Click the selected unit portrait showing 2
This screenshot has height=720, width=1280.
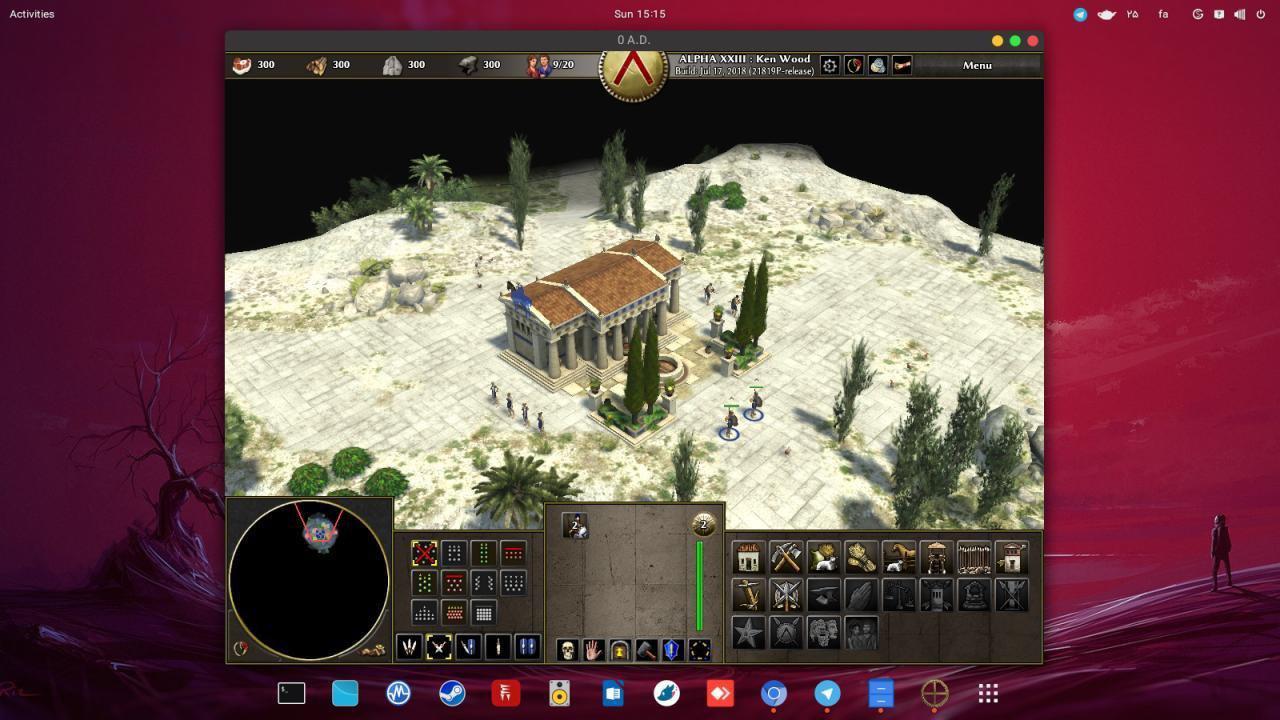pyautogui.click(x=575, y=526)
